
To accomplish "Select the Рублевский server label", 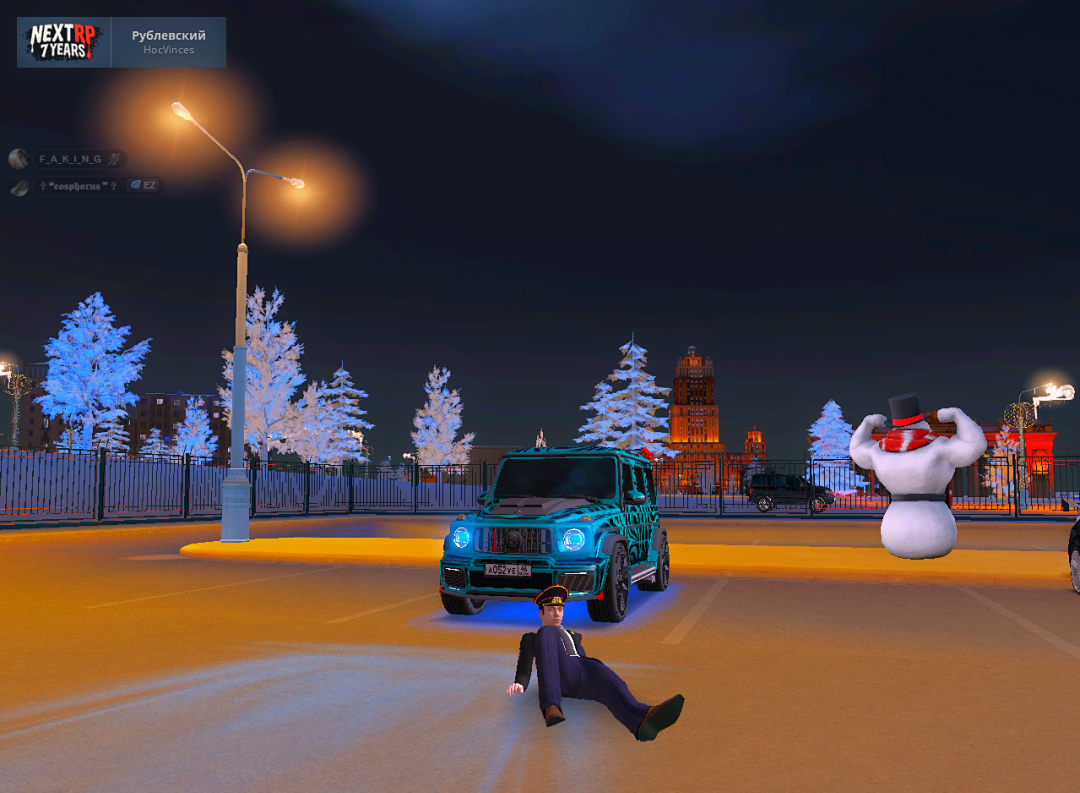I will pyautogui.click(x=168, y=36).
